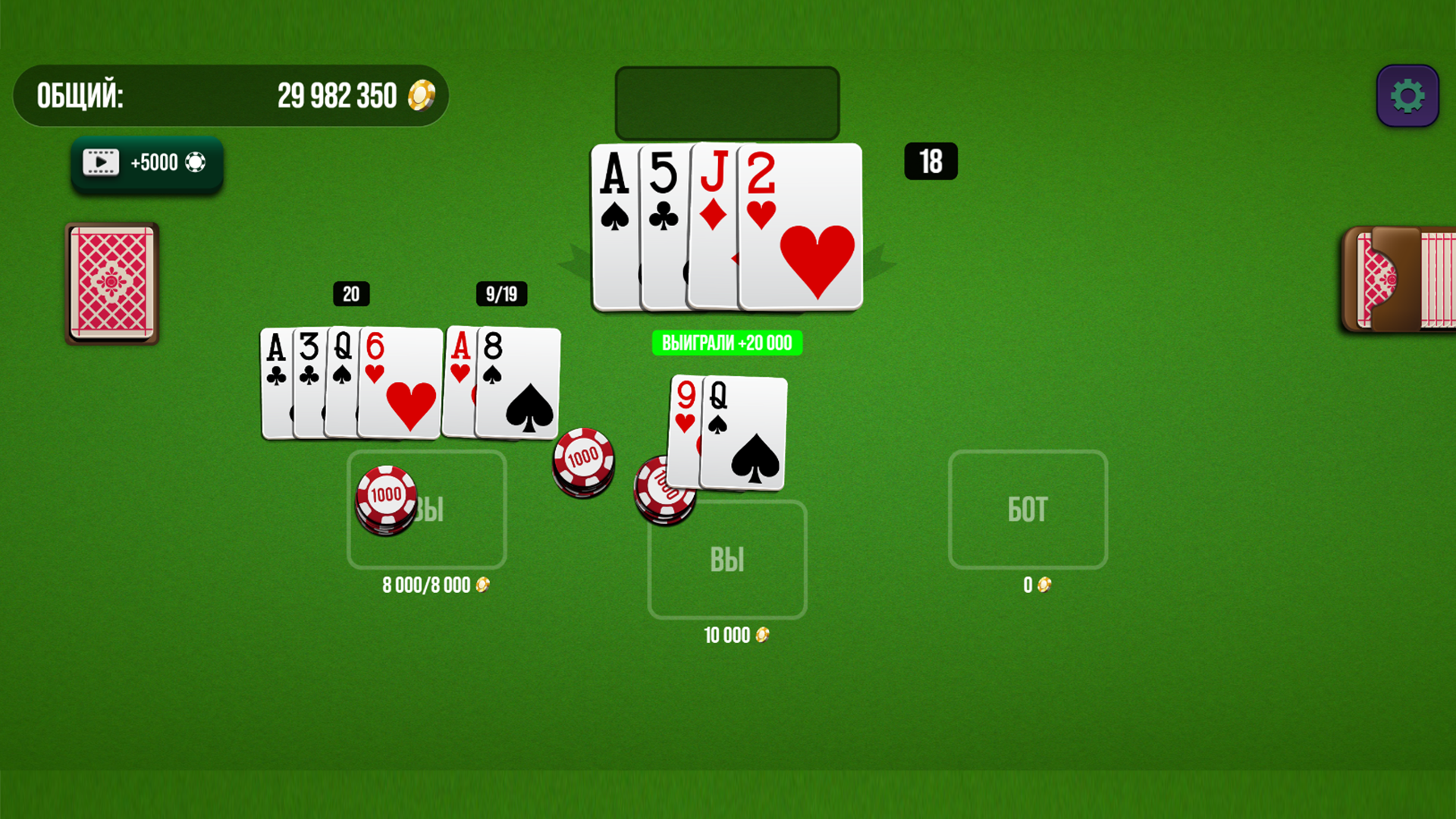The image size is (1456, 819).
Task: Select the БОТ betting area
Action: click(1028, 510)
